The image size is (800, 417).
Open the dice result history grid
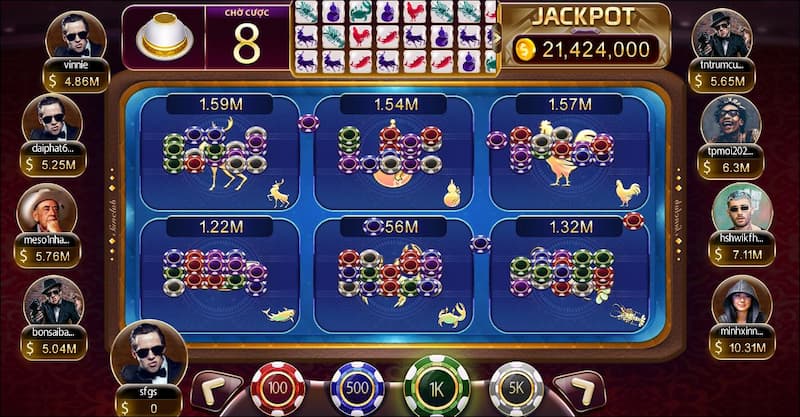point(394,37)
